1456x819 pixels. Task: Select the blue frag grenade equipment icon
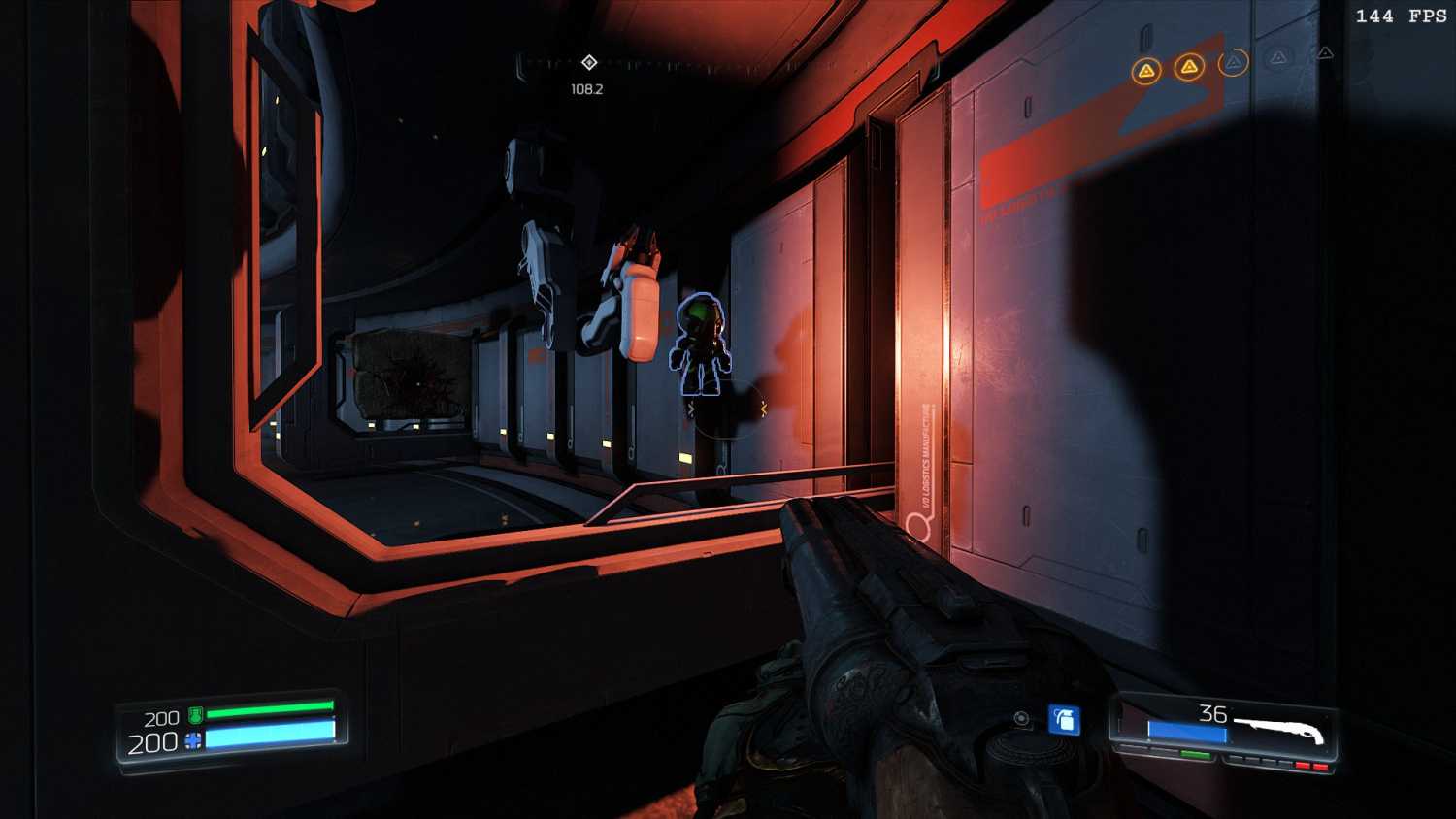[x=1064, y=720]
